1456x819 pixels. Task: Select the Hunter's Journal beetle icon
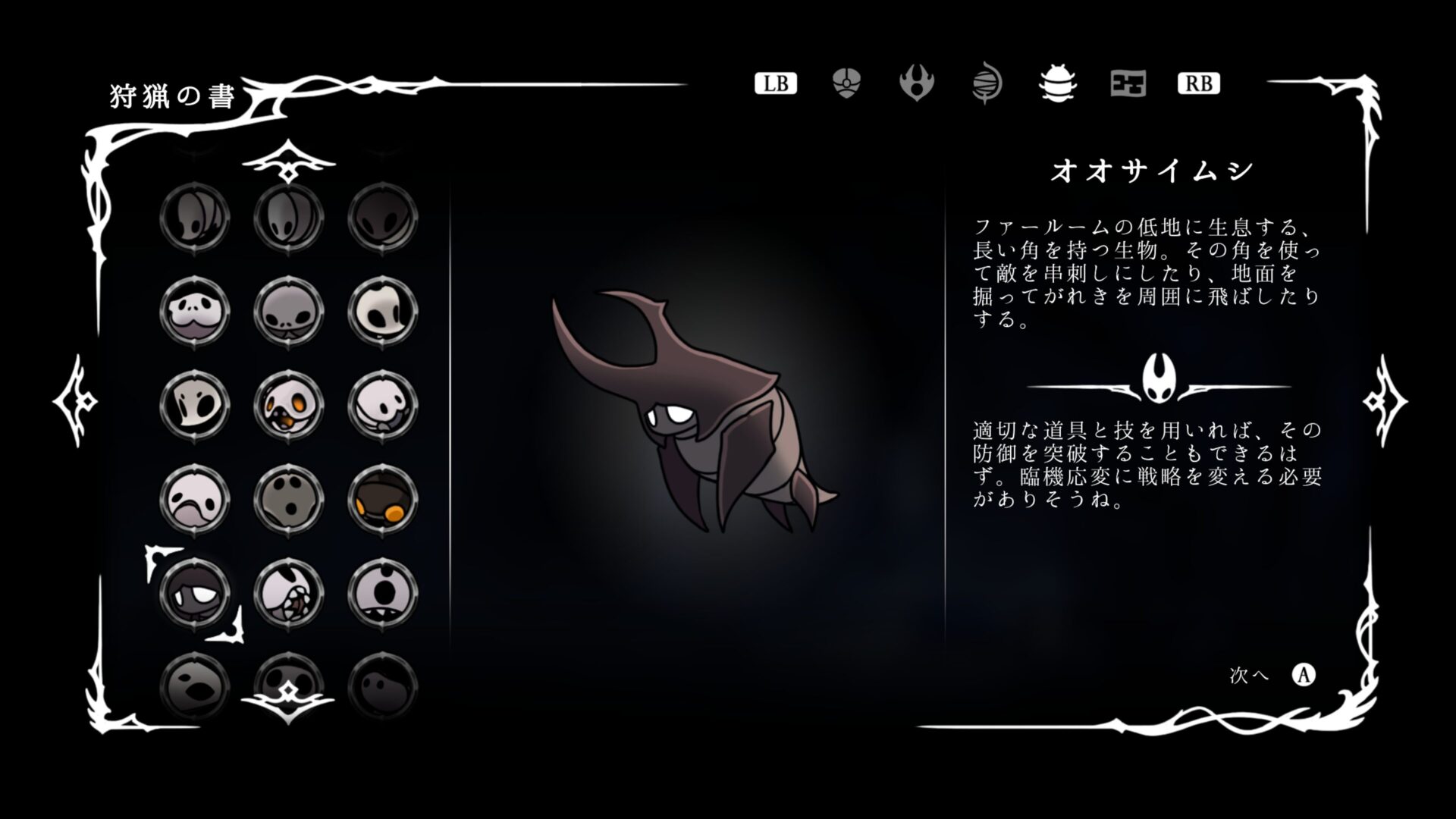click(1057, 84)
